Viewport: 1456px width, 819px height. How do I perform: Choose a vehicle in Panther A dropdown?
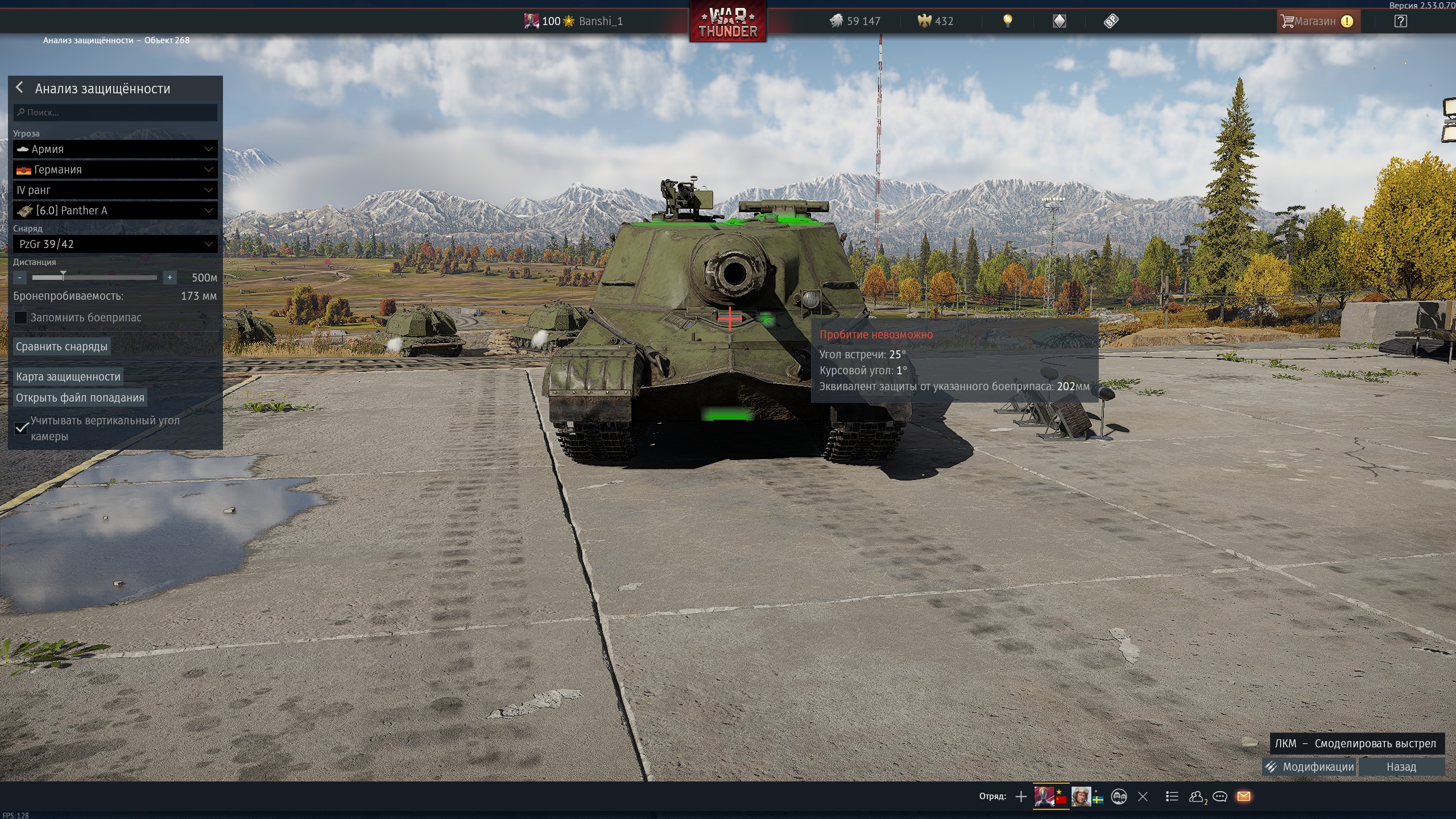coord(115,210)
